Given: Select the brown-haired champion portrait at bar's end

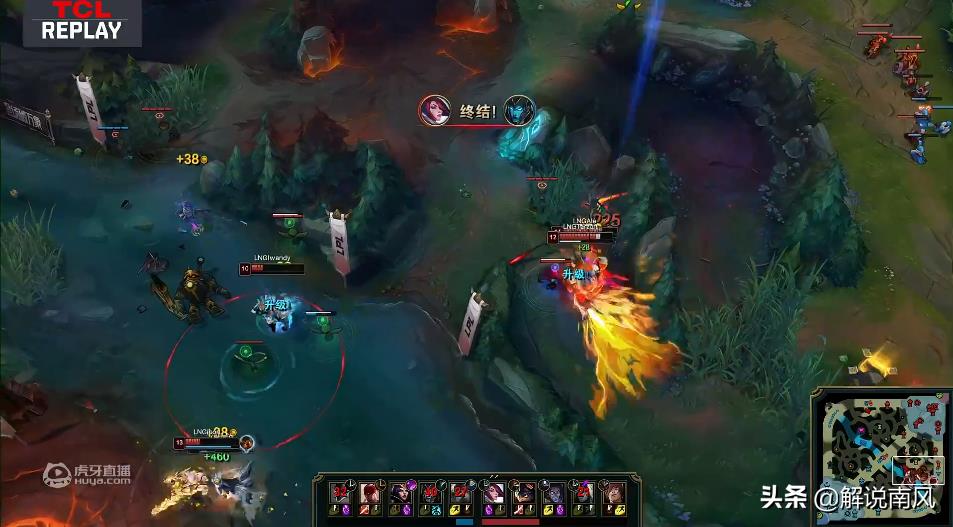Looking at the screenshot, I should (612, 492).
